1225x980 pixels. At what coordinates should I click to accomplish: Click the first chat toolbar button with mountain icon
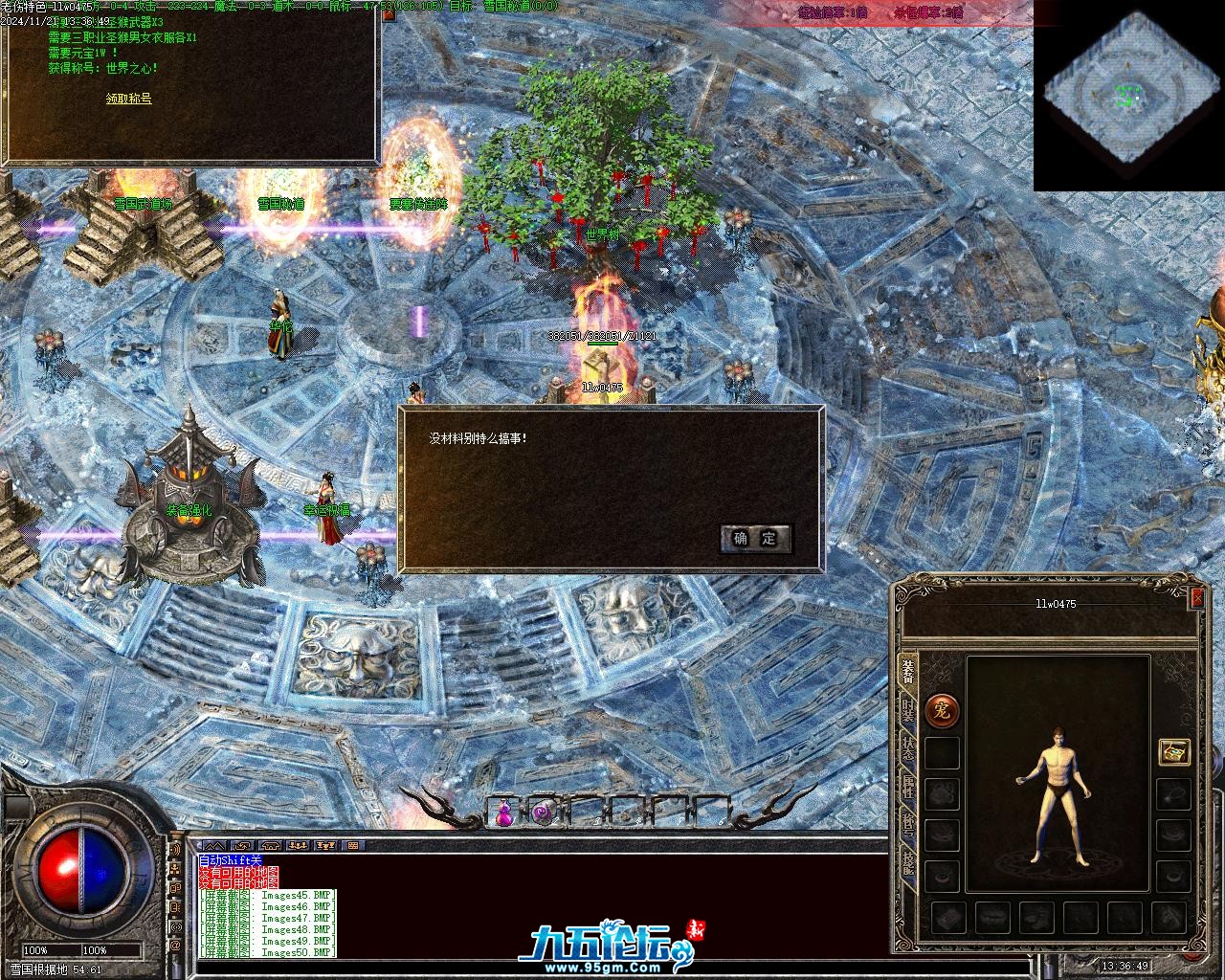[x=214, y=846]
